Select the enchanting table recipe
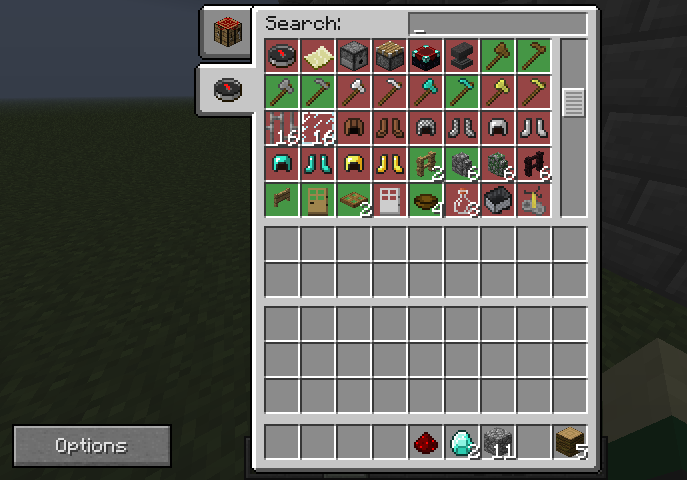The width and height of the screenshot is (687, 480). click(x=426, y=56)
